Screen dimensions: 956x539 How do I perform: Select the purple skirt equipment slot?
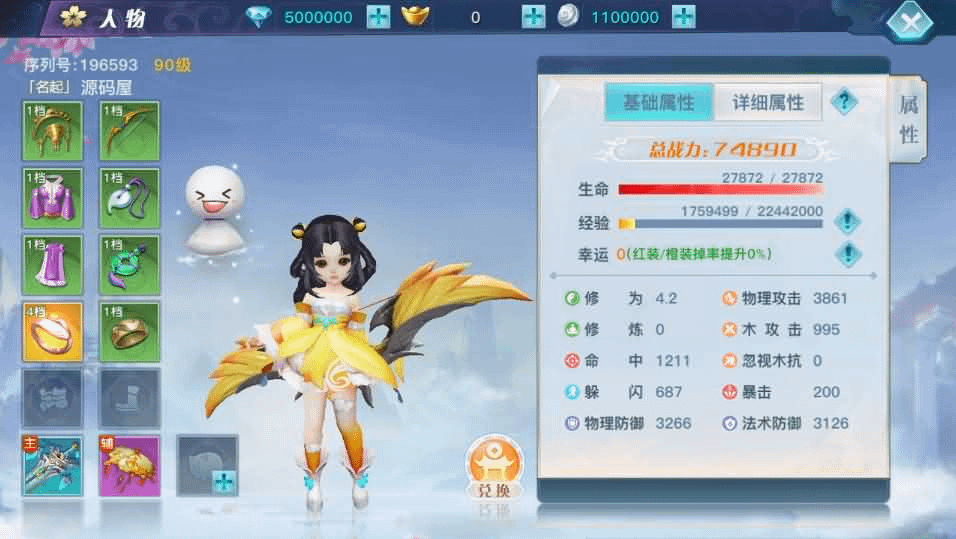(x=52, y=264)
